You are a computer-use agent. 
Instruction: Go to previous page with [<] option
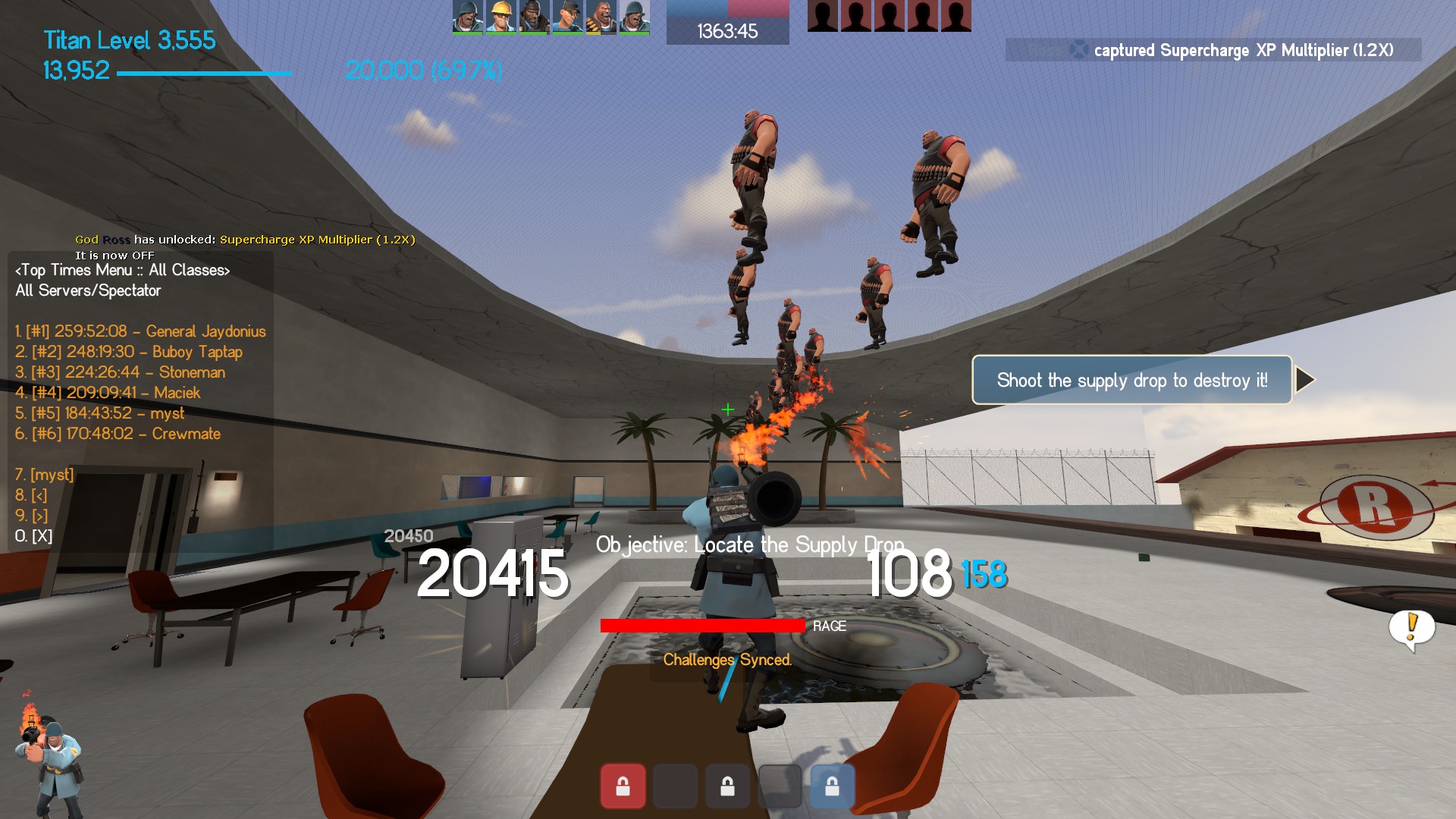(31, 495)
